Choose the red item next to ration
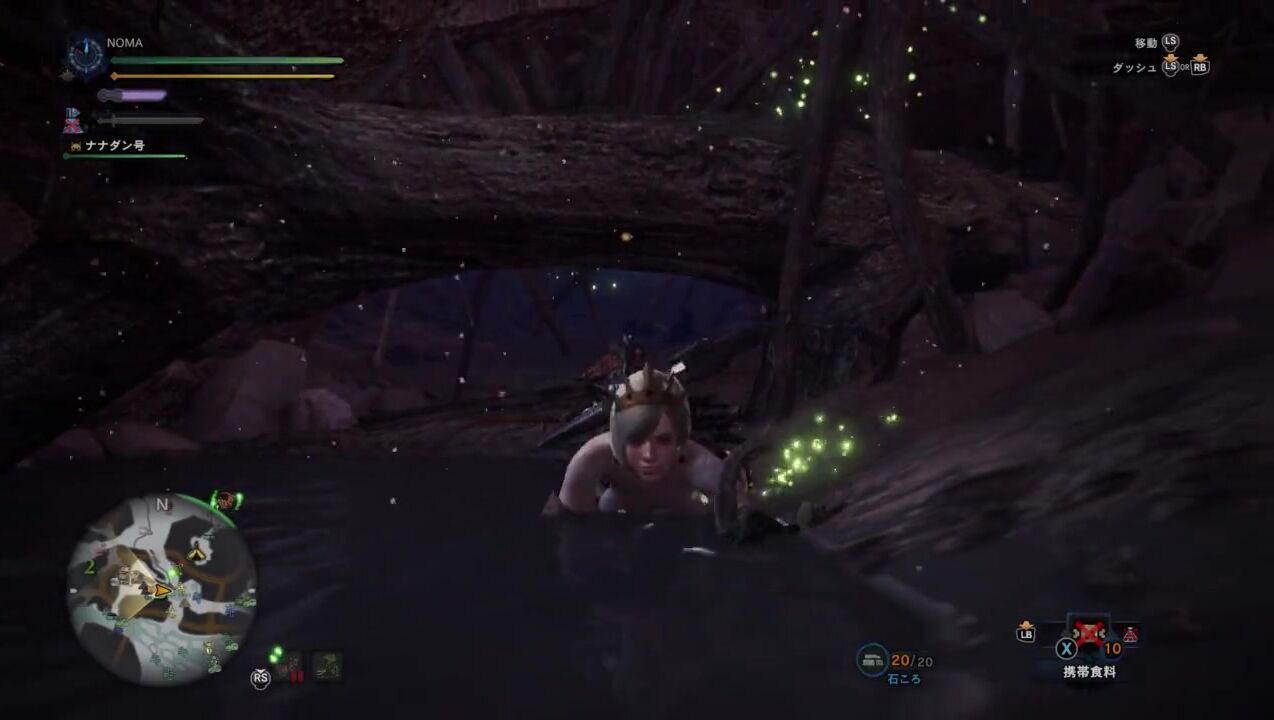This screenshot has height=720, width=1274. tap(1131, 634)
